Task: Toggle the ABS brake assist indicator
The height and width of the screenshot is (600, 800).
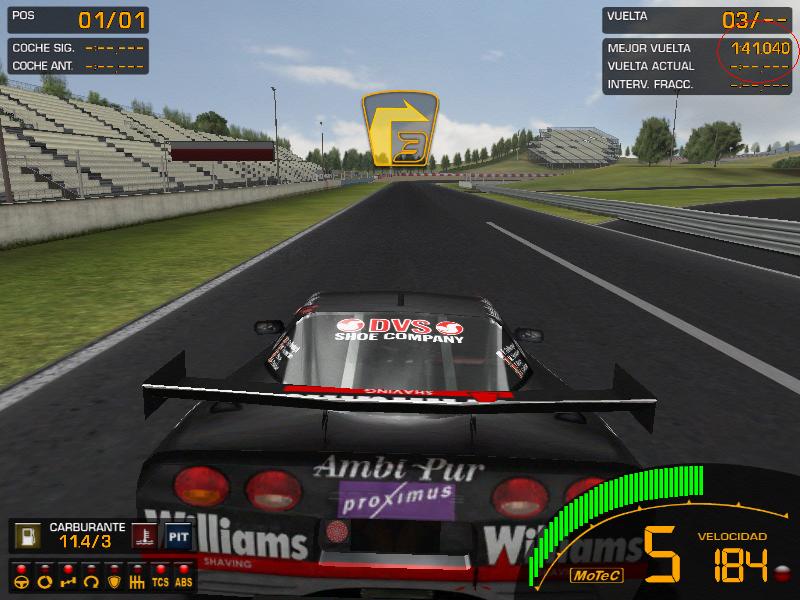Action: pos(183,580)
